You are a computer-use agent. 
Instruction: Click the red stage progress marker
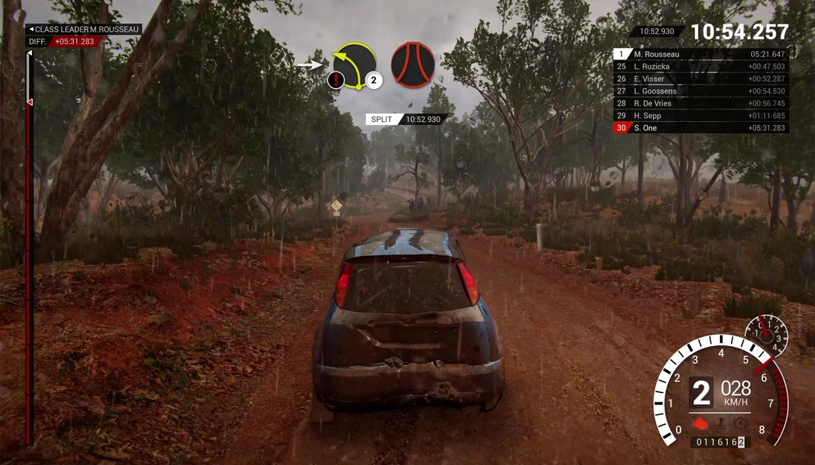coord(29,102)
